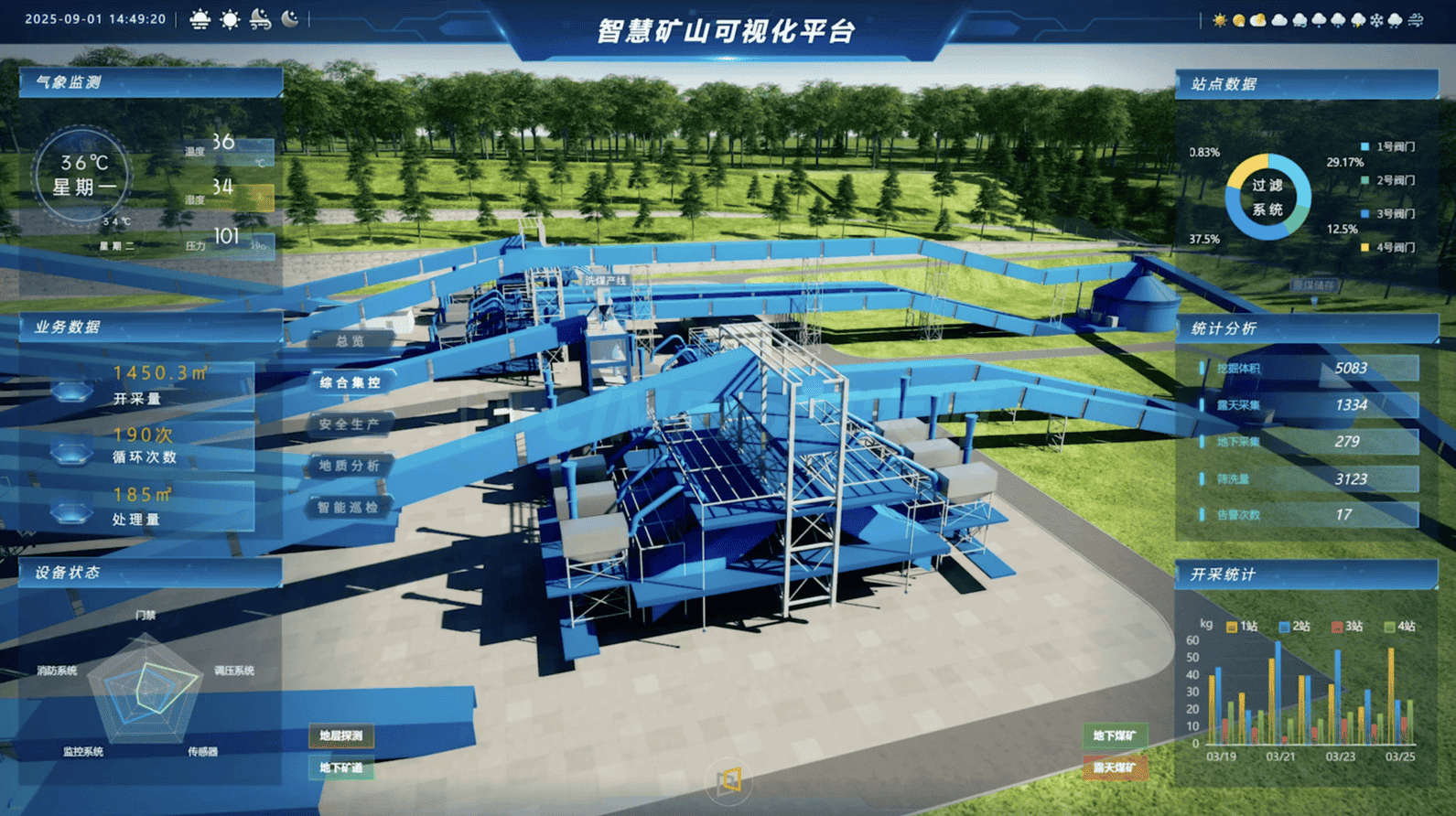Click the 洗煤产线 label in the scene

coord(606,281)
